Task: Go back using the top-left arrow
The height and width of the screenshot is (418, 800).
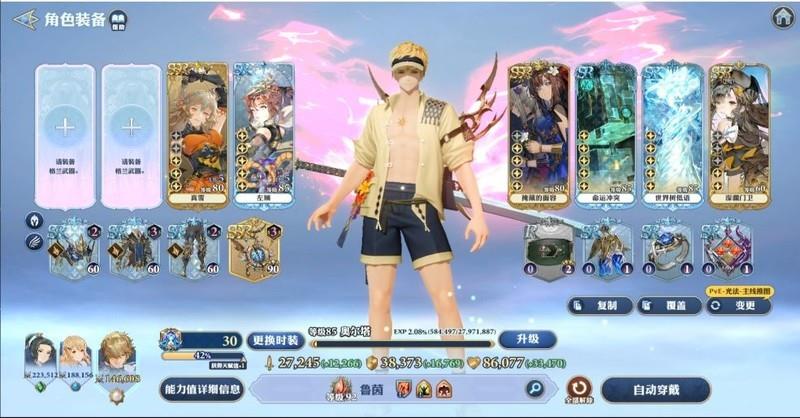Action: [x=26, y=19]
